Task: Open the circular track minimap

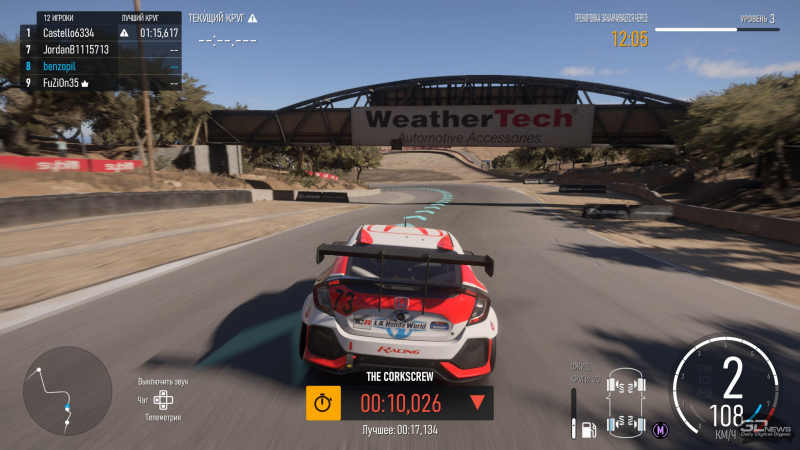Action: point(67,391)
